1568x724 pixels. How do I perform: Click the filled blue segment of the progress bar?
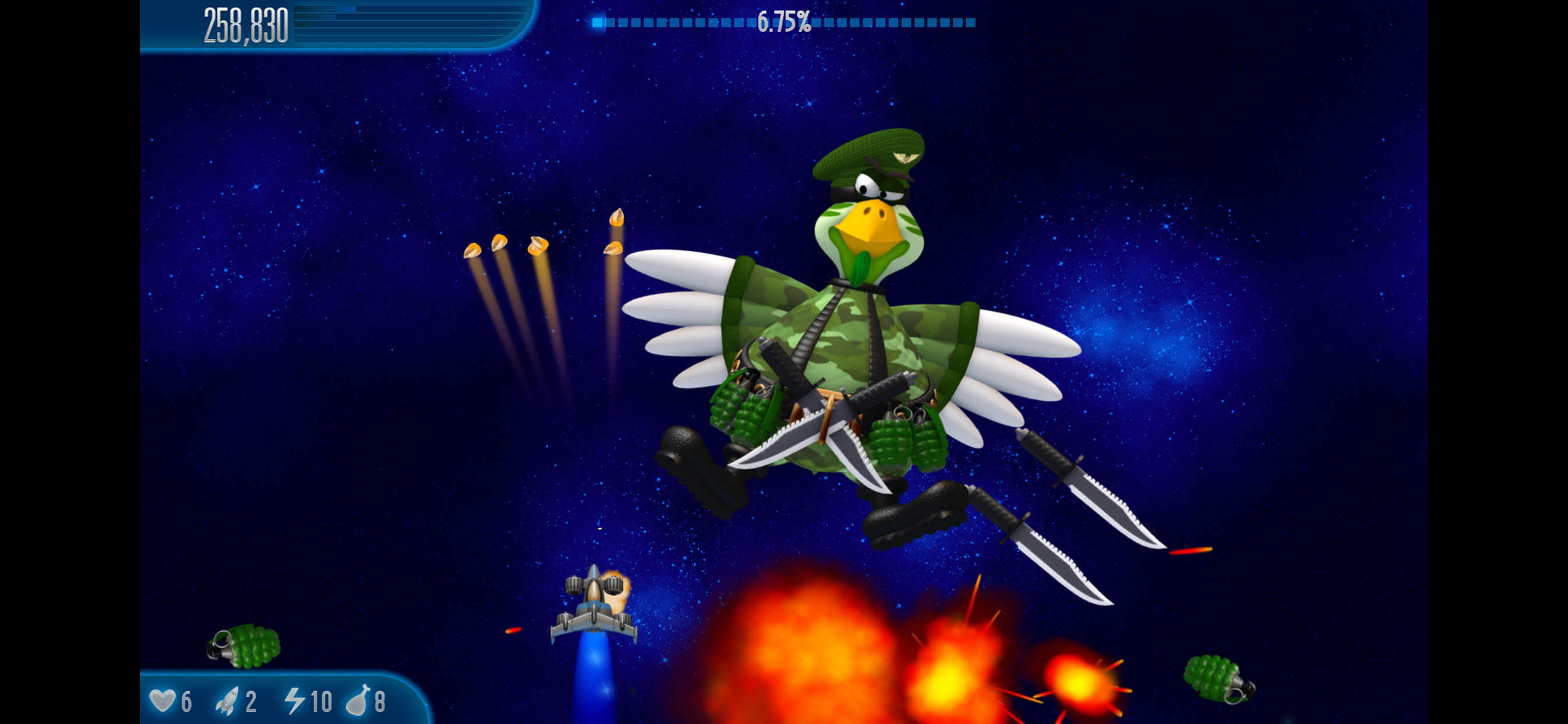(x=600, y=23)
